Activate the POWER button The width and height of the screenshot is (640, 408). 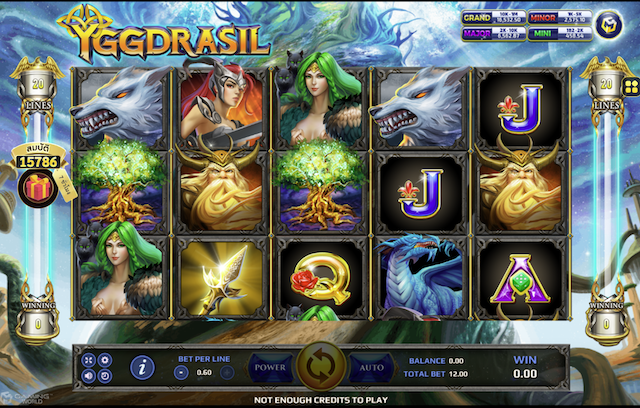click(270, 367)
